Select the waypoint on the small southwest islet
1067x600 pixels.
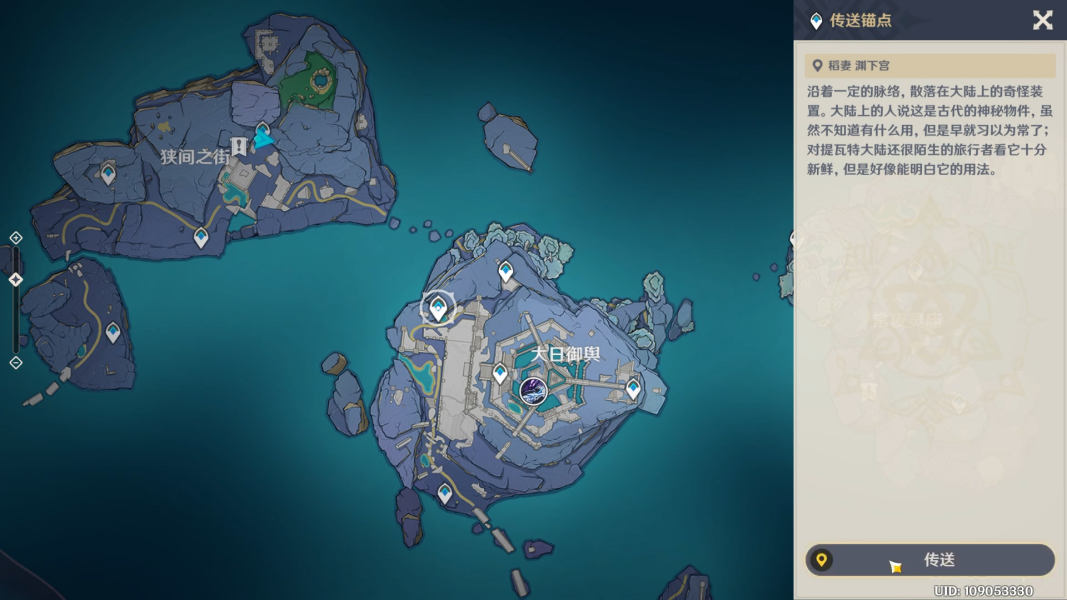113,332
